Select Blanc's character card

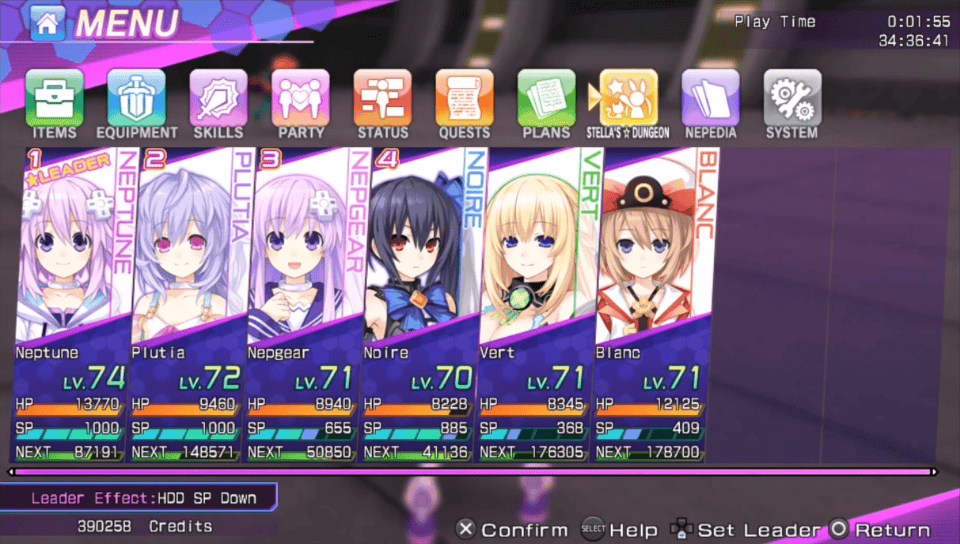pyautogui.click(x=652, y=300)
